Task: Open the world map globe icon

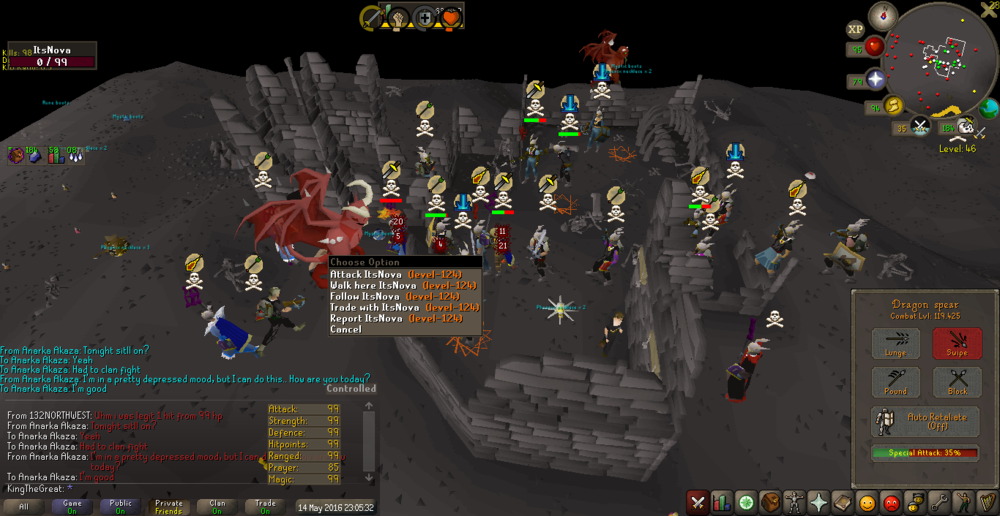Action: [x=989, y=108]
